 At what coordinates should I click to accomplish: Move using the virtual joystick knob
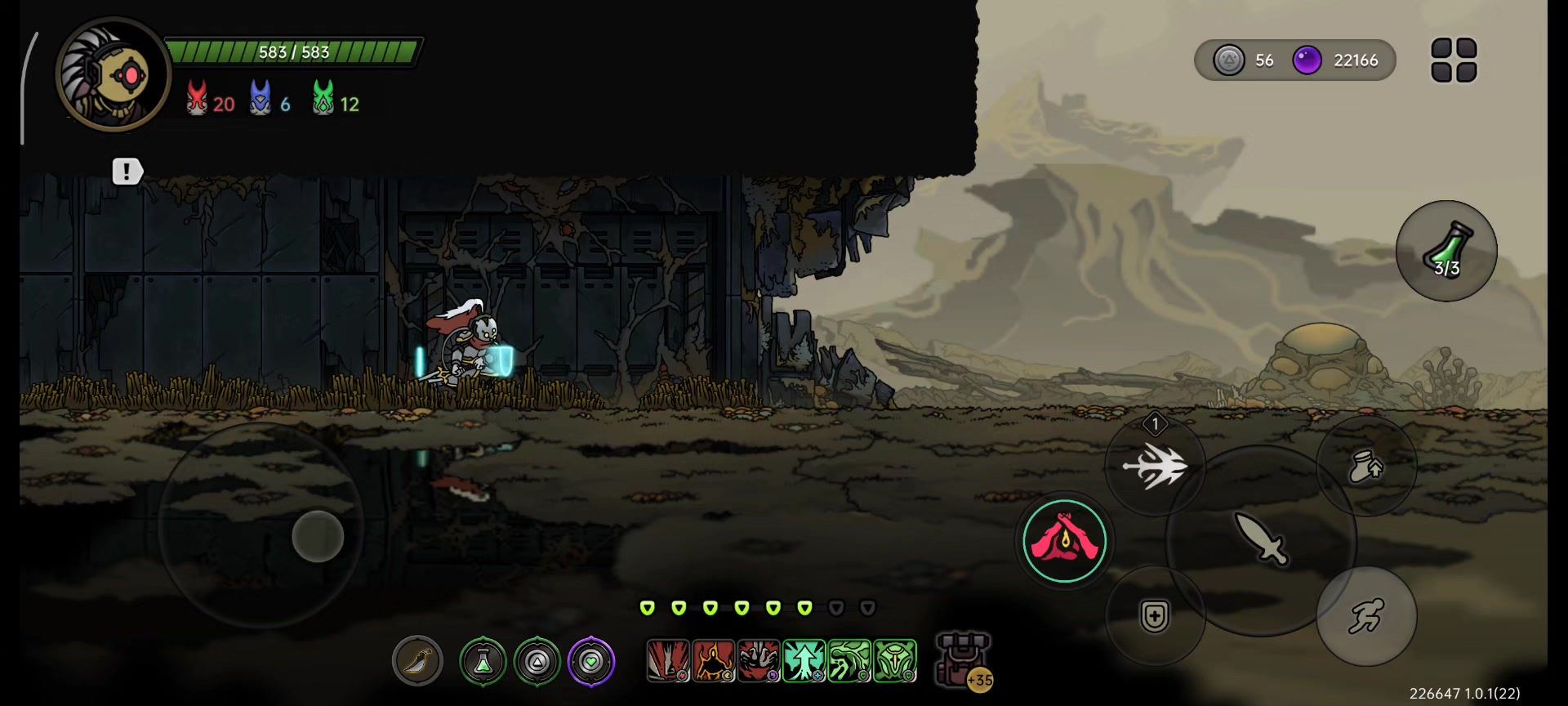tap(318, 536)
